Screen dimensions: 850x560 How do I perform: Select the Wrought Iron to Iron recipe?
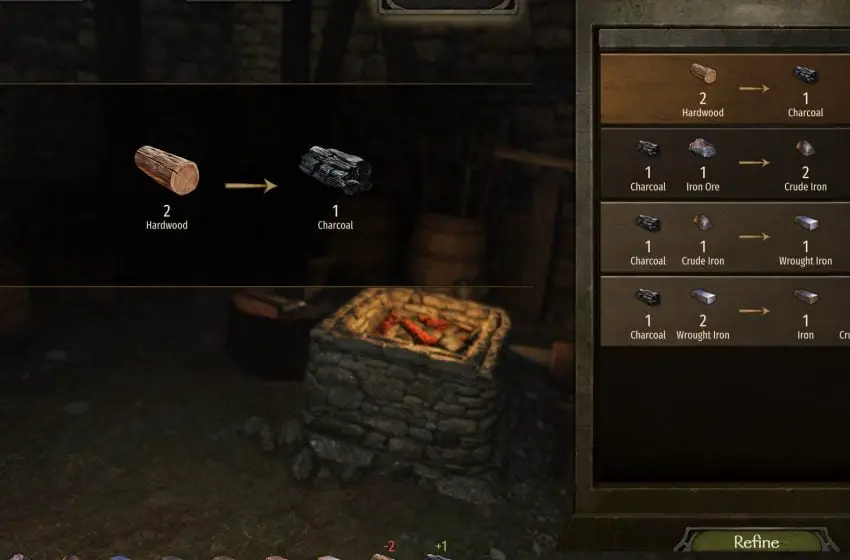click(x=725, y=312)
